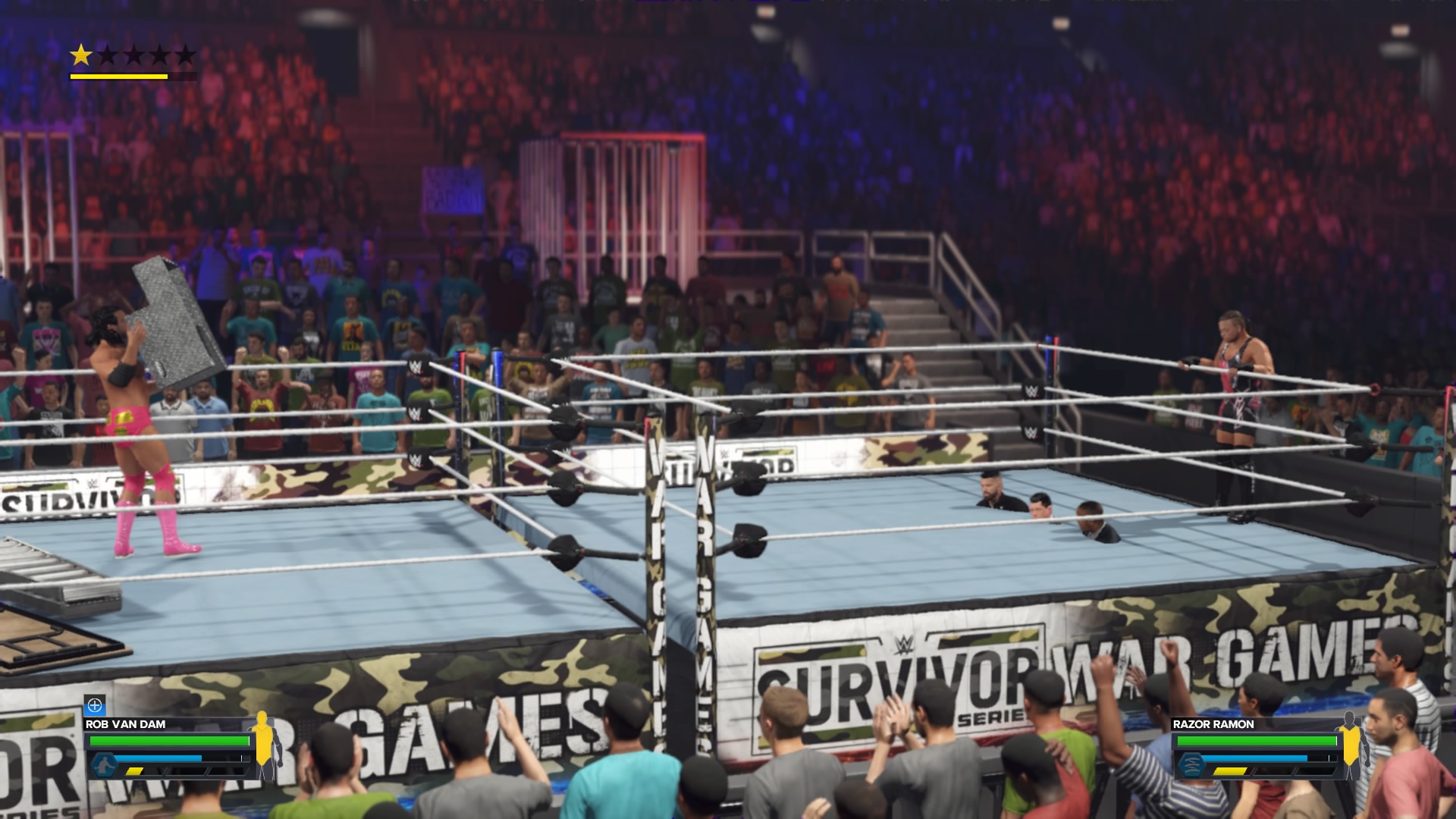Click the five-star match rating

(133, 55)
